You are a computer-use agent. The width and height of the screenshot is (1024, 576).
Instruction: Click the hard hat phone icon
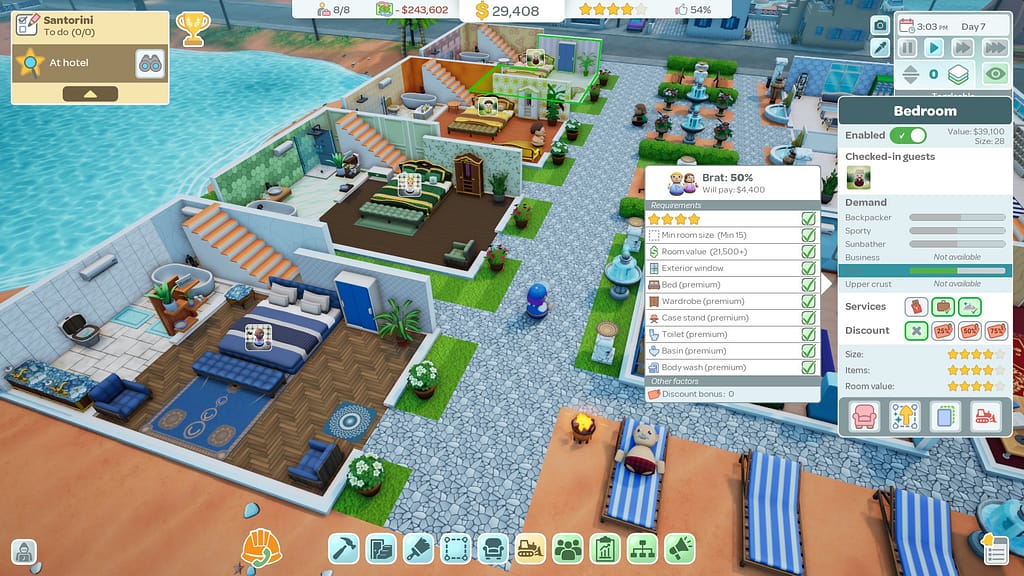(x=261, y=548)
